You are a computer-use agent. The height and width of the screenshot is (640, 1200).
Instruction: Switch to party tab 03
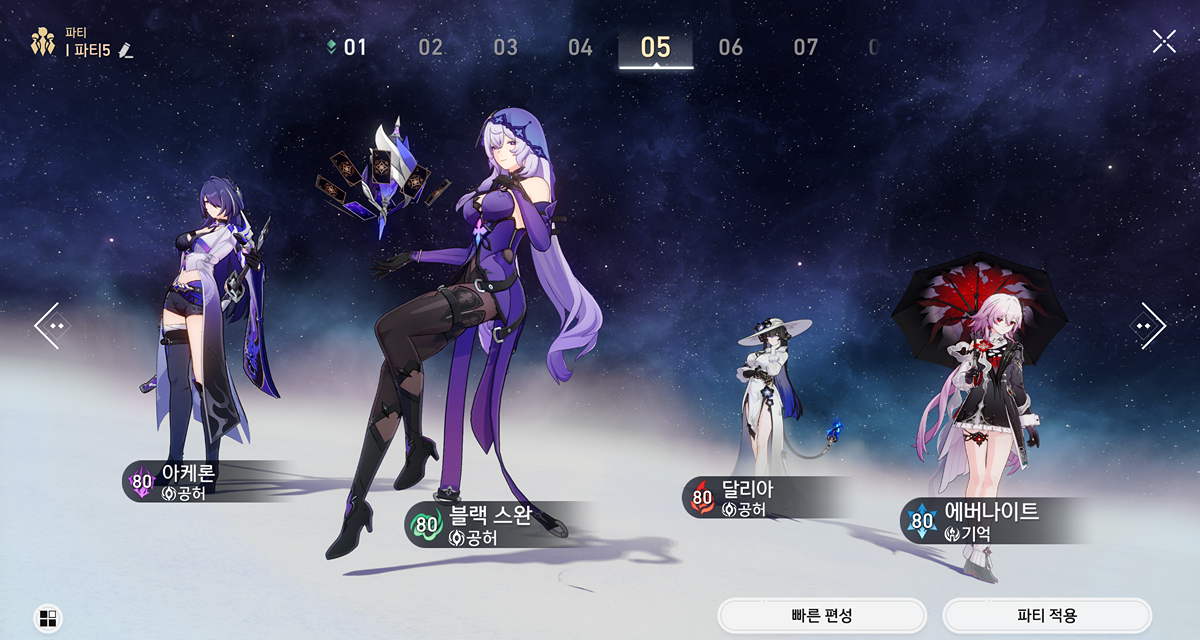tap(505, 47)
